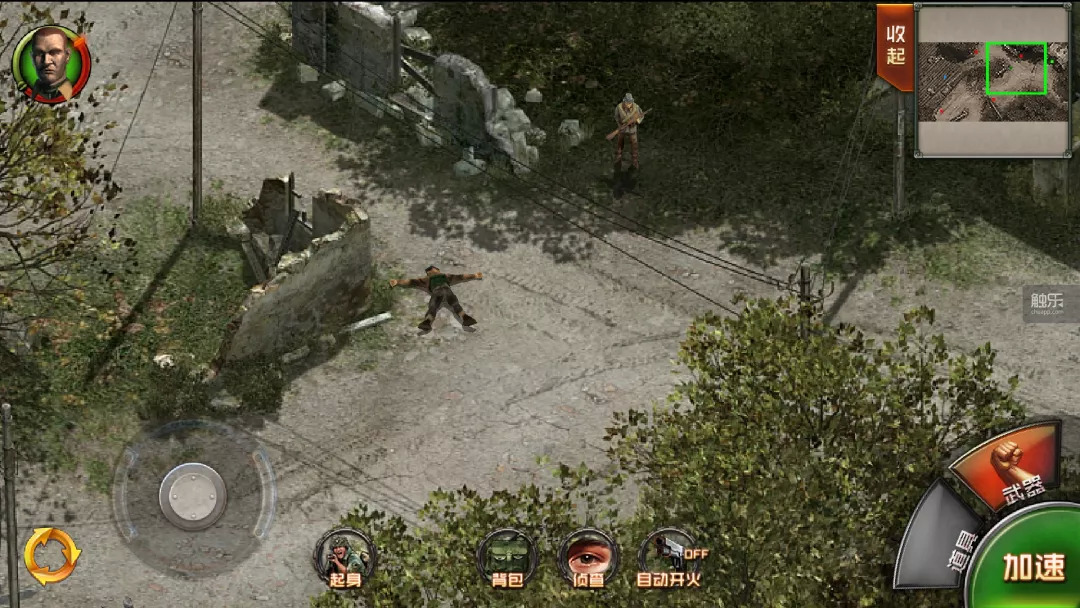The width and height of the screenshot is (1080, 608).
Task: Hit the green 加速 speed-up button
Action: tap(1033, 565)
